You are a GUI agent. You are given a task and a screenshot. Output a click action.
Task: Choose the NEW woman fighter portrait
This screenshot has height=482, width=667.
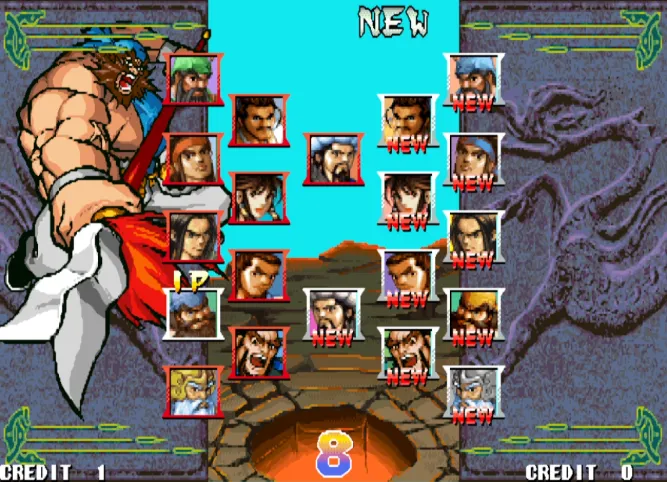click(x=407, y=197)
